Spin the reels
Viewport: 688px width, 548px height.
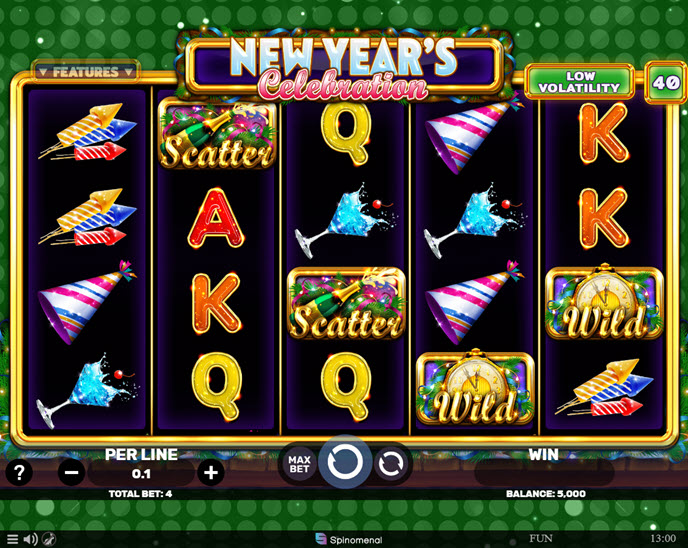pos(345,463)
